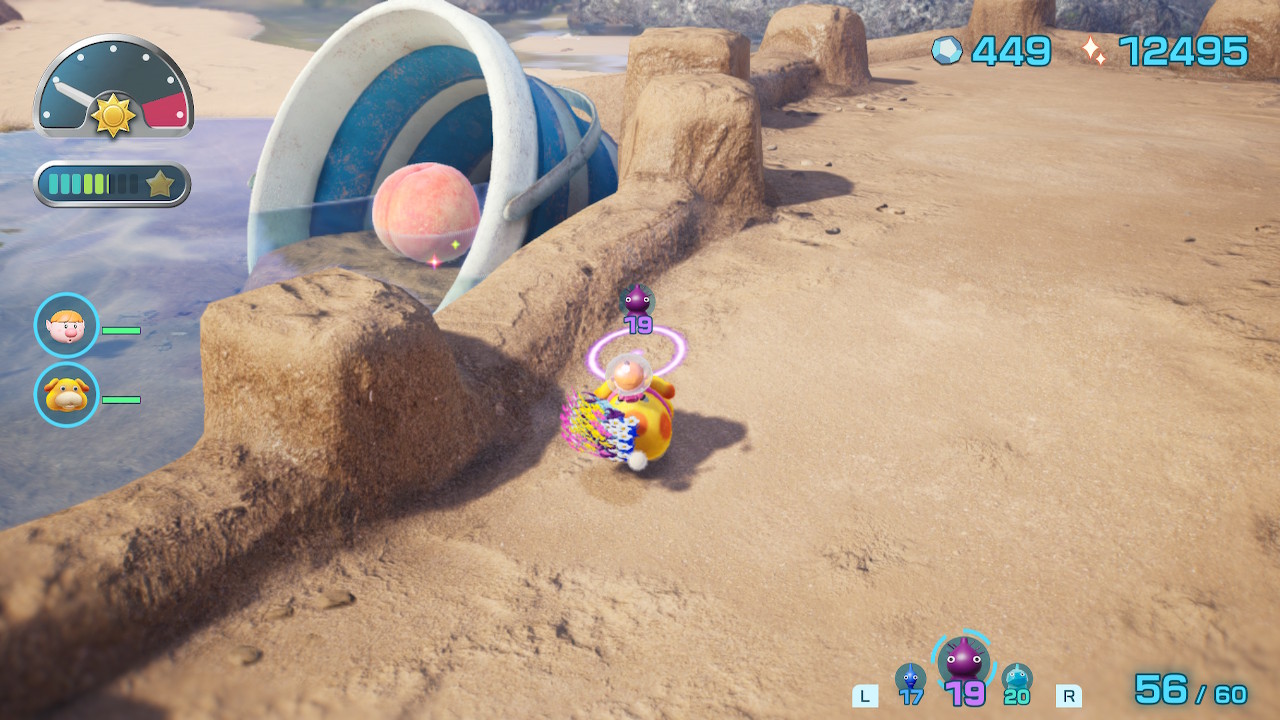Image resolution: width=1280 pixels, height=720 pixels.
Task: Click the sun day-time meter
Action: click(x=113, y=88)
